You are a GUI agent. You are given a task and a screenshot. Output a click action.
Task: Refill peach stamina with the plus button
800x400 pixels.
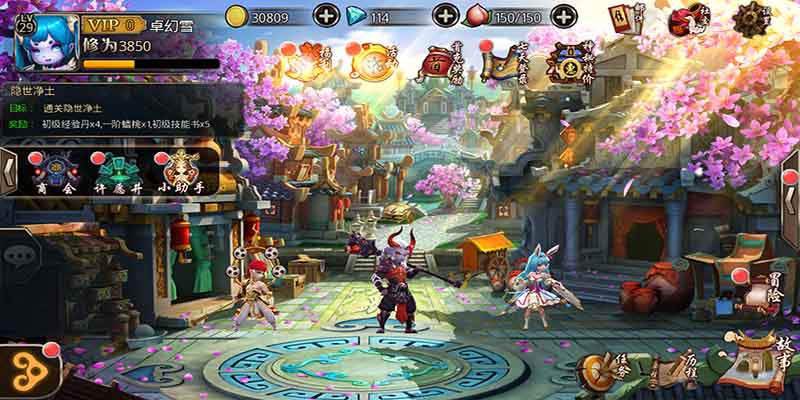pyautogui.click(x=563, y=16)
